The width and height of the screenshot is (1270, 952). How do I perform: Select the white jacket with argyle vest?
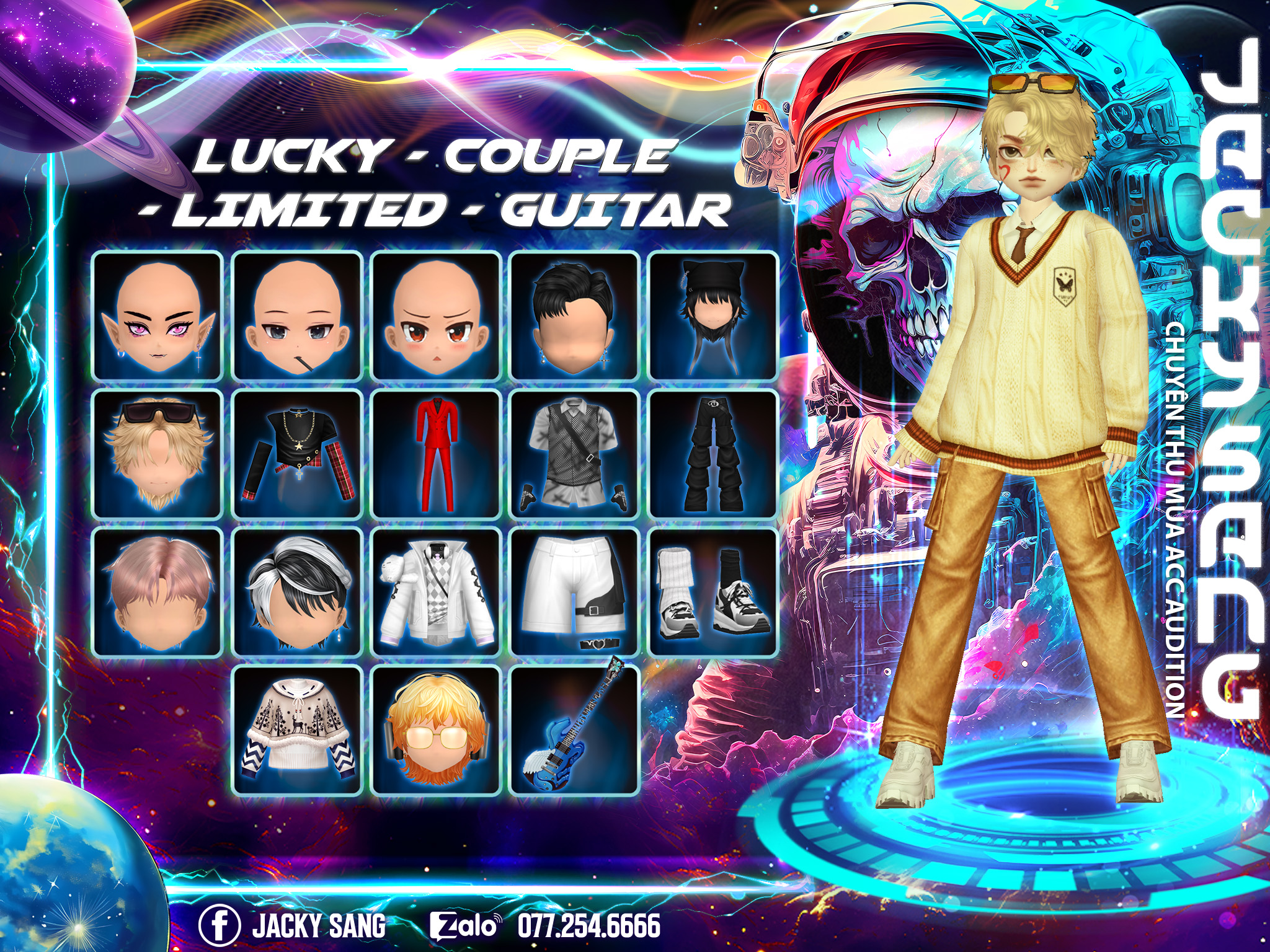coord(436,593)
